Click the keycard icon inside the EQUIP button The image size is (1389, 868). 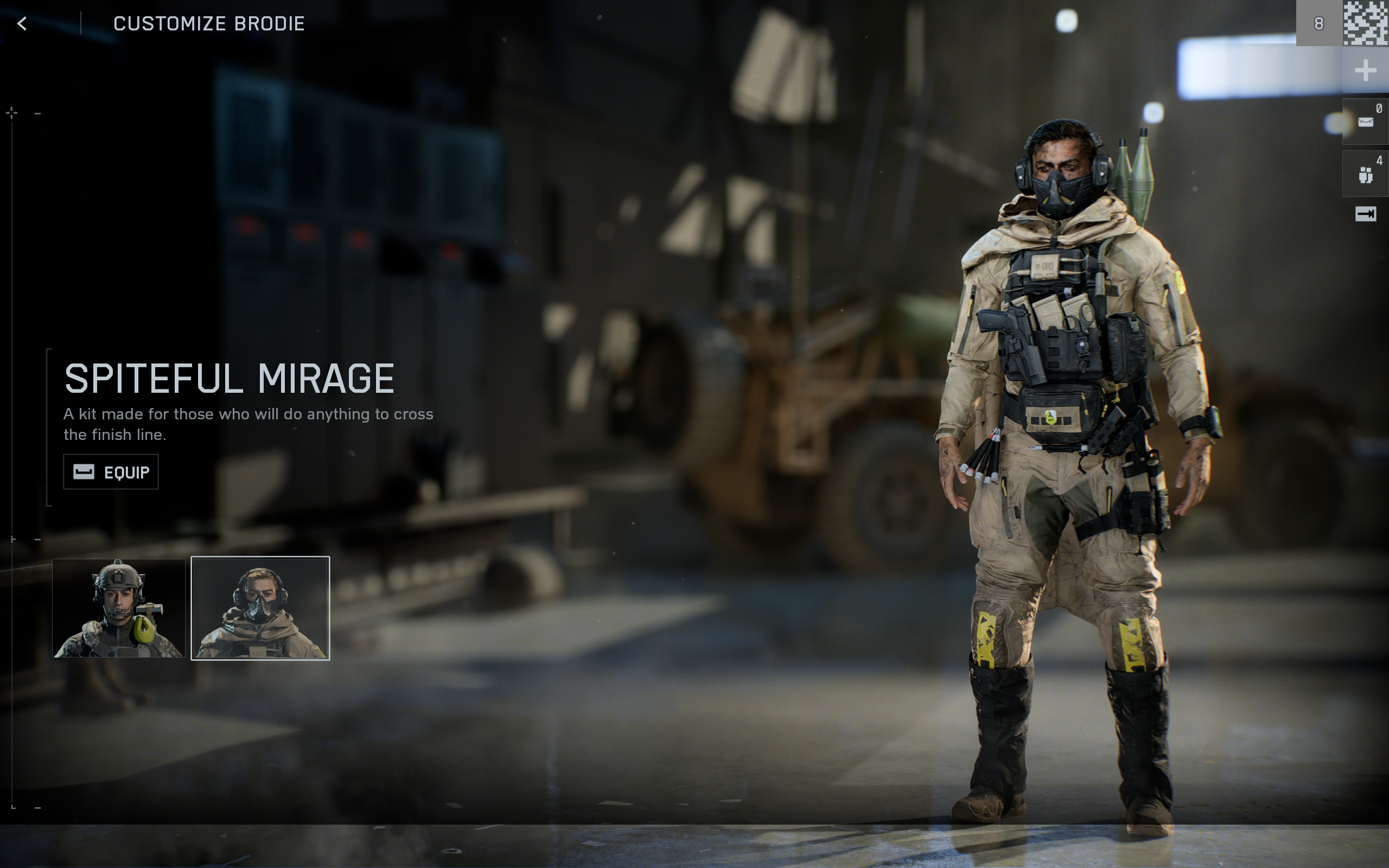(84, 471)
